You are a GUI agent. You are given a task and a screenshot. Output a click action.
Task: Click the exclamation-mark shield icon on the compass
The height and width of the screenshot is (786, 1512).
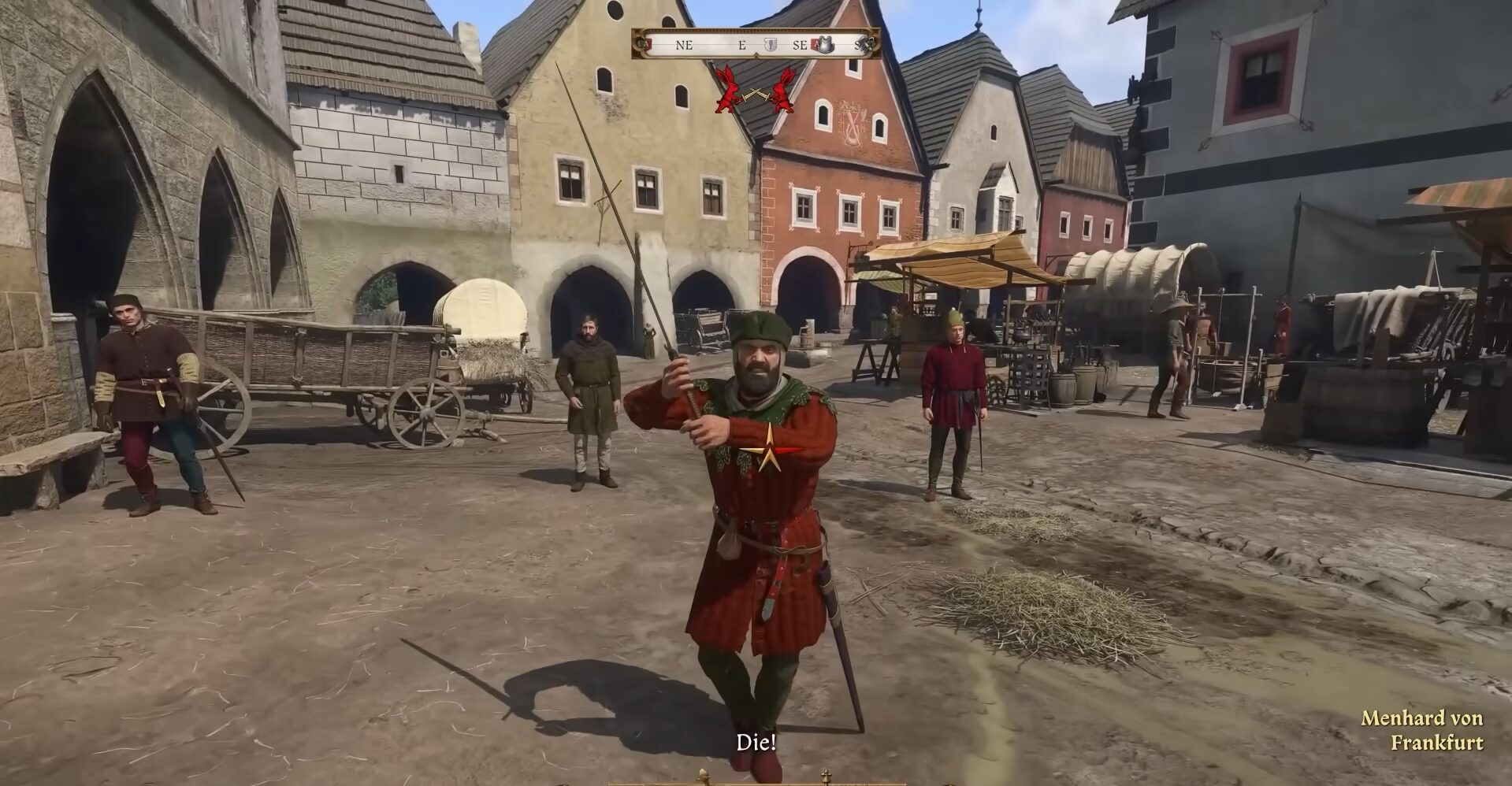click(771, 43)
